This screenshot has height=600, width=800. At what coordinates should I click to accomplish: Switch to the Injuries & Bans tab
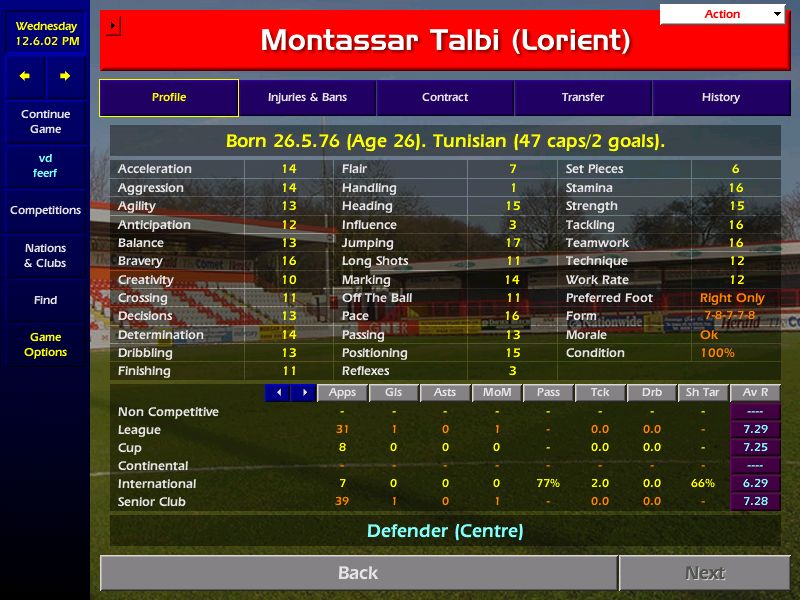(x=307, y=98)
